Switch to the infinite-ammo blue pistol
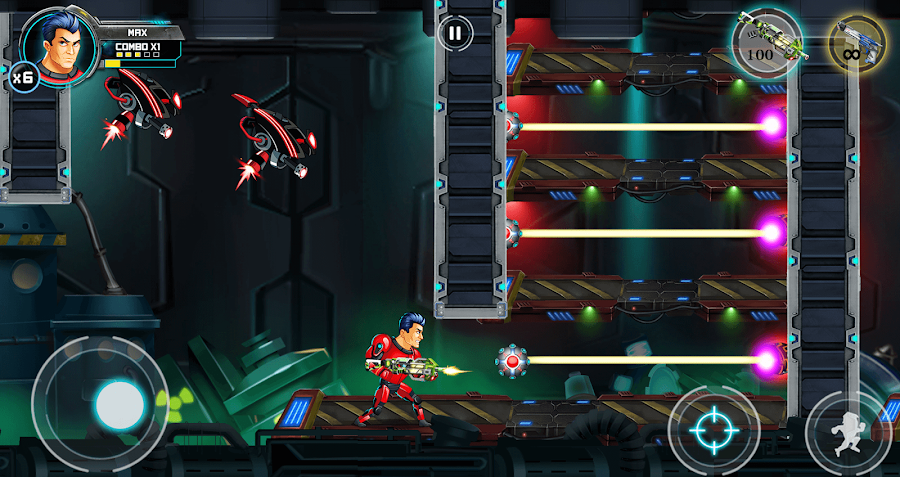900x477 pixels. (x=856, y=43)
